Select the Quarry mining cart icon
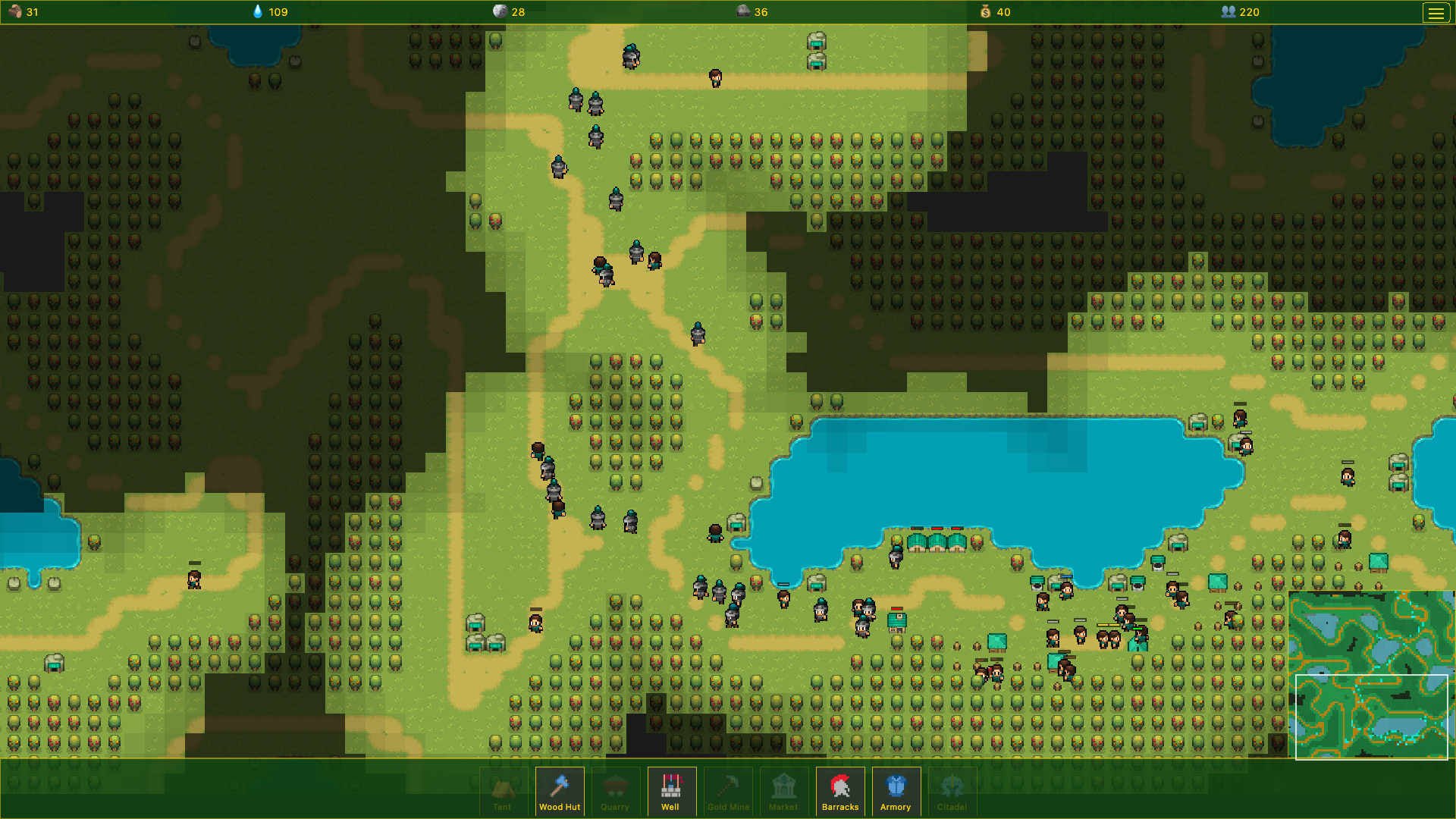This screenshot has height=819, width=1456. pyautogui.click(x=615, y=785)
